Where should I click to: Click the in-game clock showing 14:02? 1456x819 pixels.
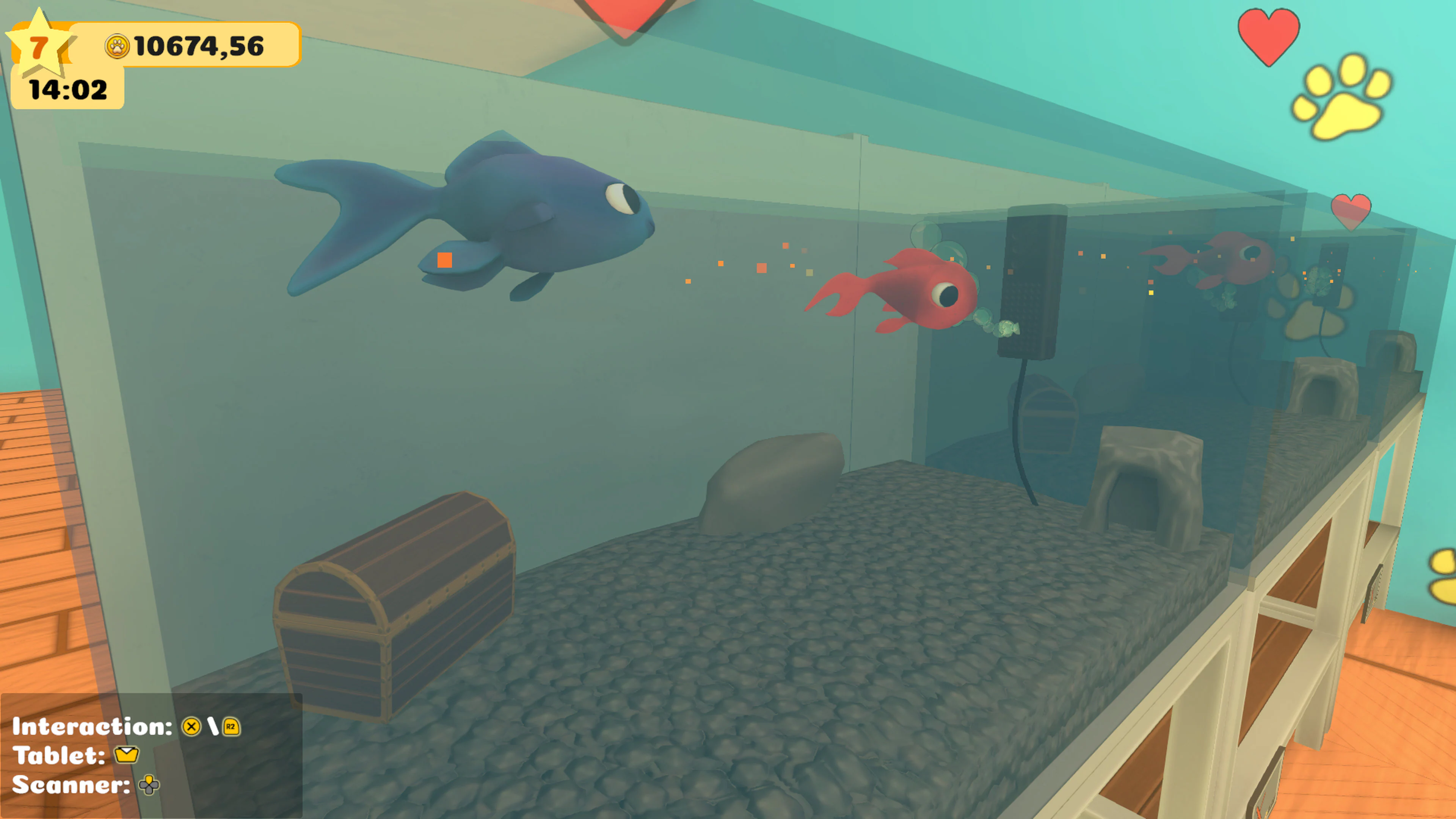point(68,88)
